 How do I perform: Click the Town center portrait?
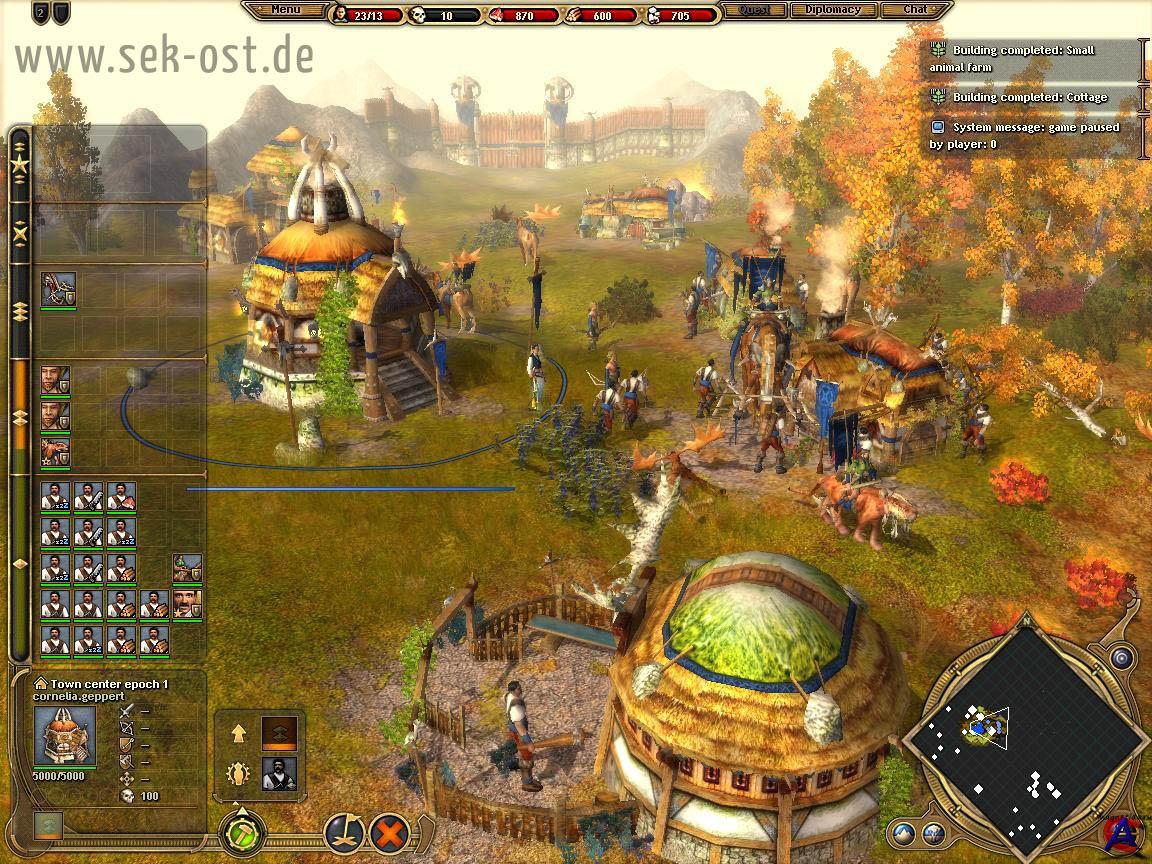pos(65,737)
